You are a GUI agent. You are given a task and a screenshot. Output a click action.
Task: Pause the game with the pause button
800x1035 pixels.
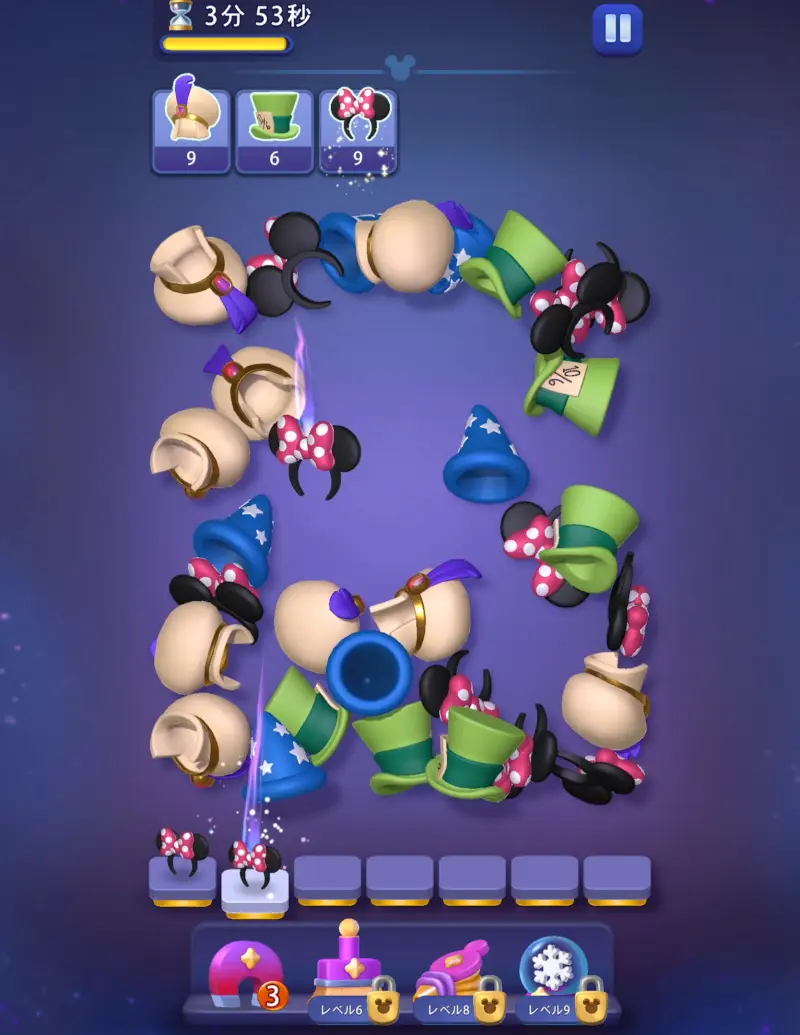617,29
